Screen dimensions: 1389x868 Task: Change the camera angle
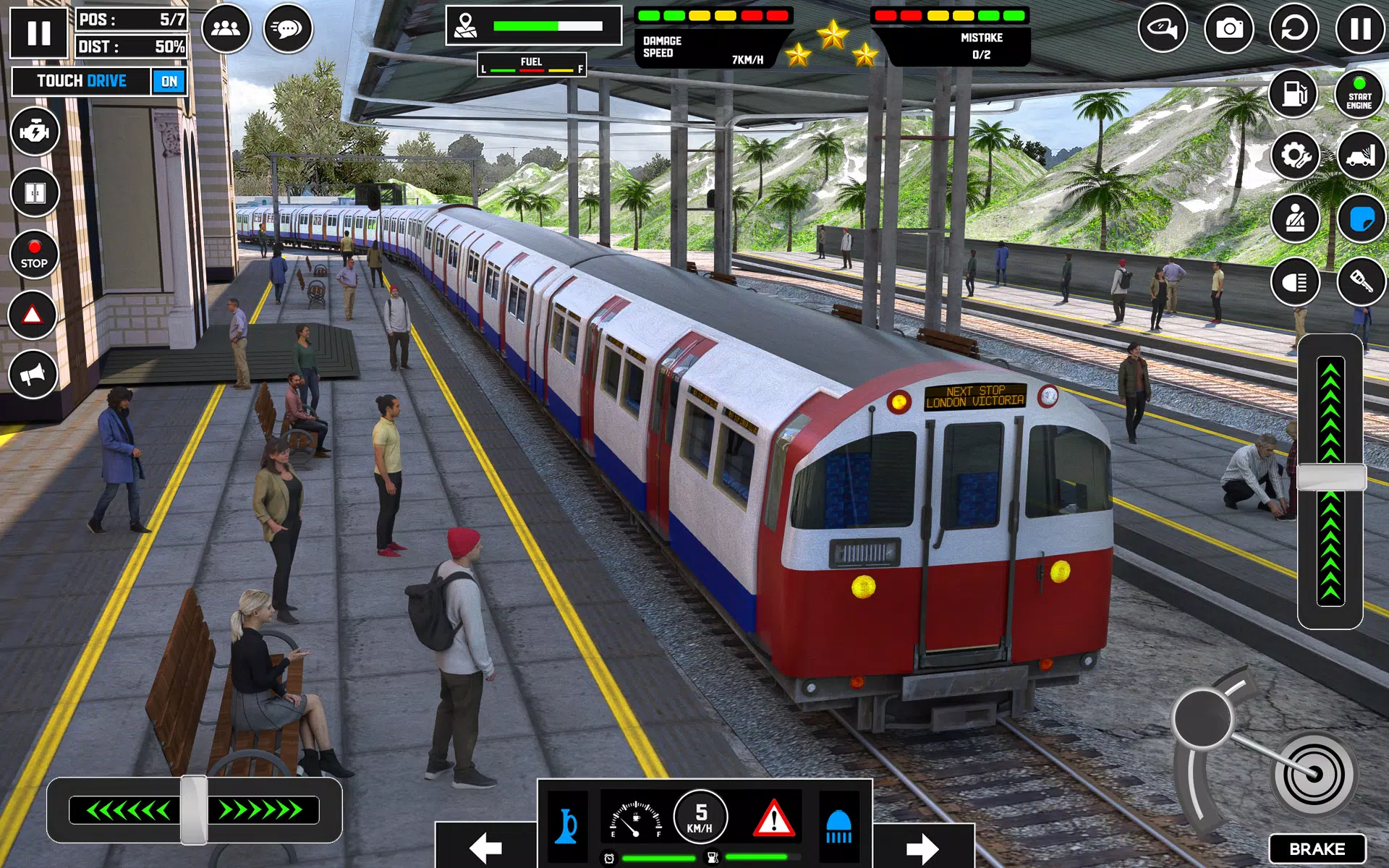click(x=1228, y=29)
